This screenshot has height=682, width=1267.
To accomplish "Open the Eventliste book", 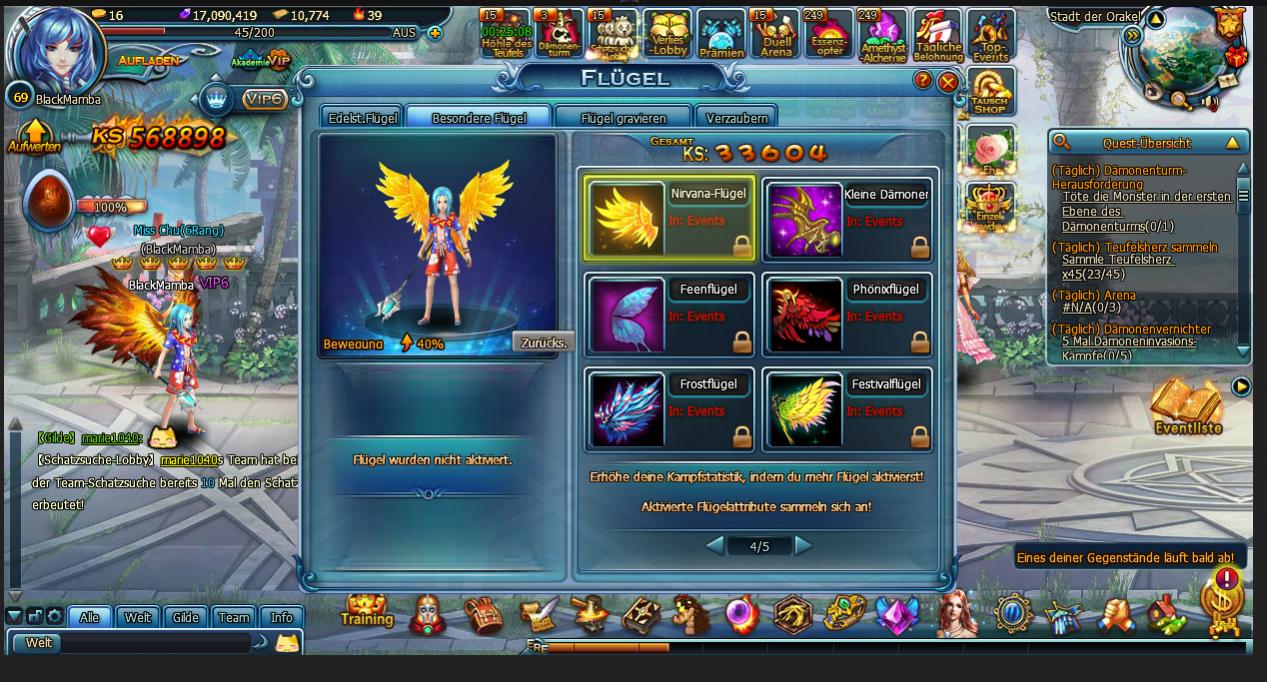I will (x=1187, y=408).
